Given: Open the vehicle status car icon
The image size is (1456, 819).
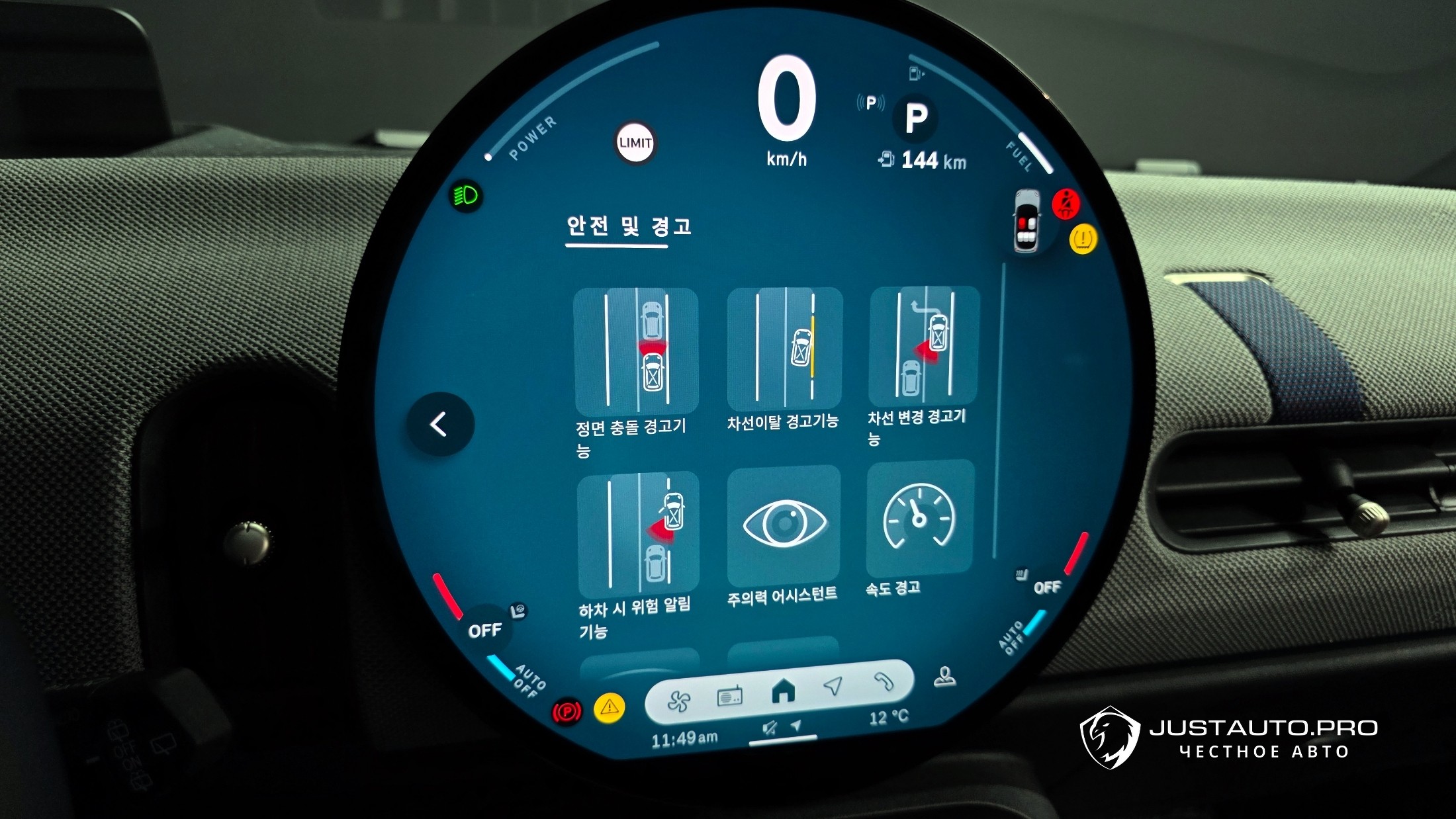Looking at the screenshot, I should (1027, 221).
